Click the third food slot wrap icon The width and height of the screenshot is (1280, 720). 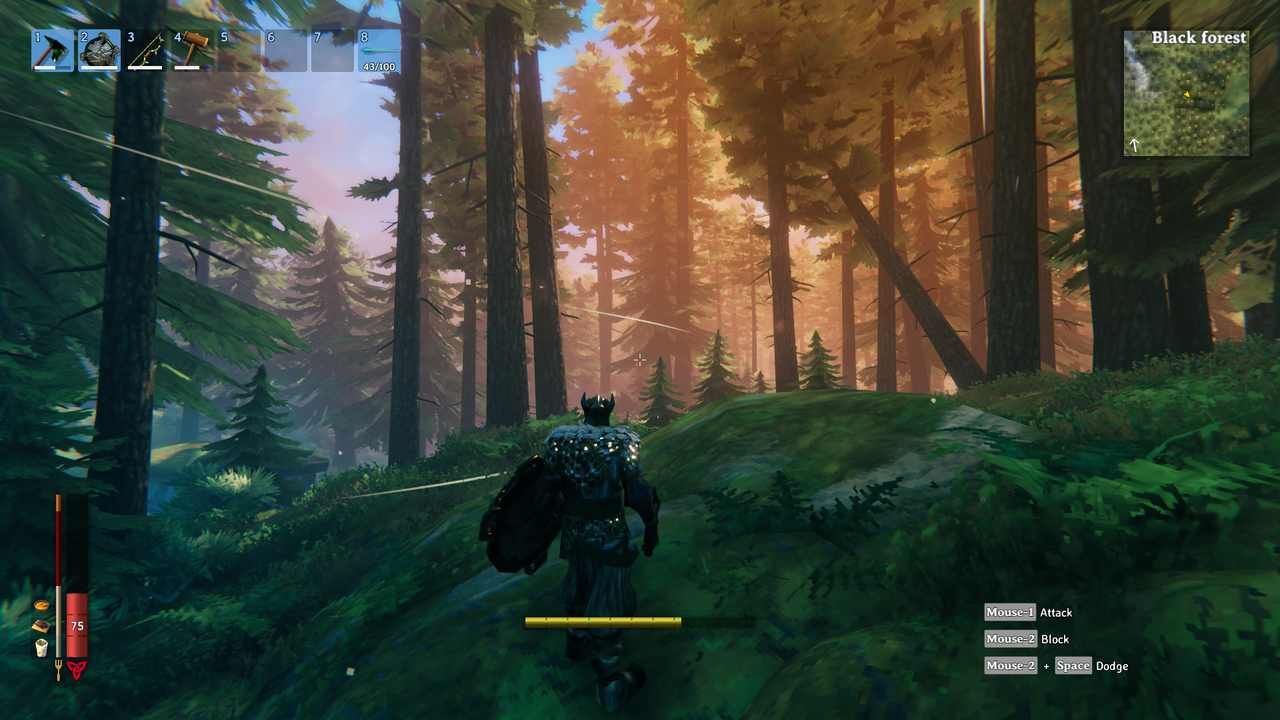click(x=42, y=646)
